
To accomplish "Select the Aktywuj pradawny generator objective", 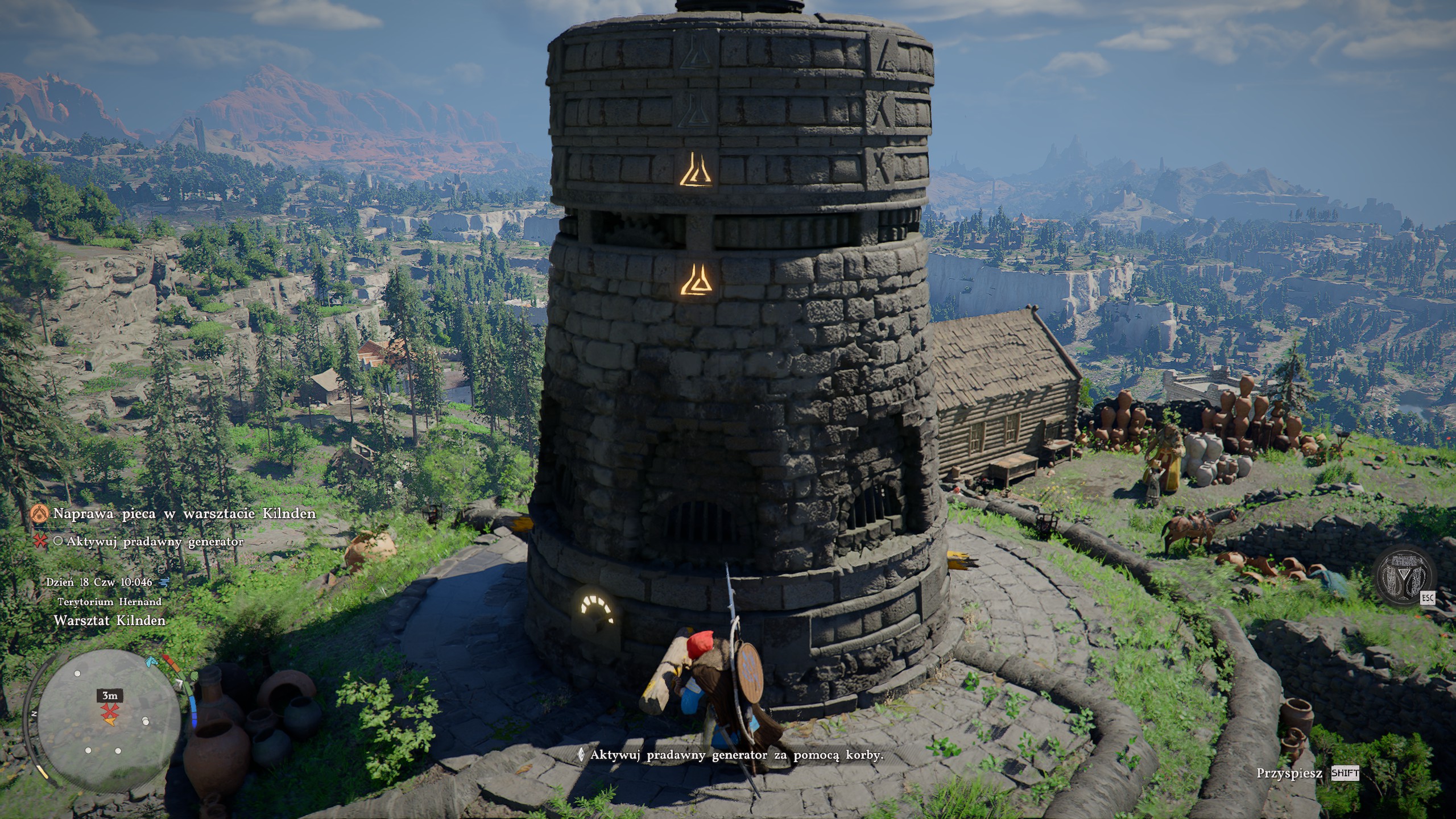I will click(x=155, y=541).
